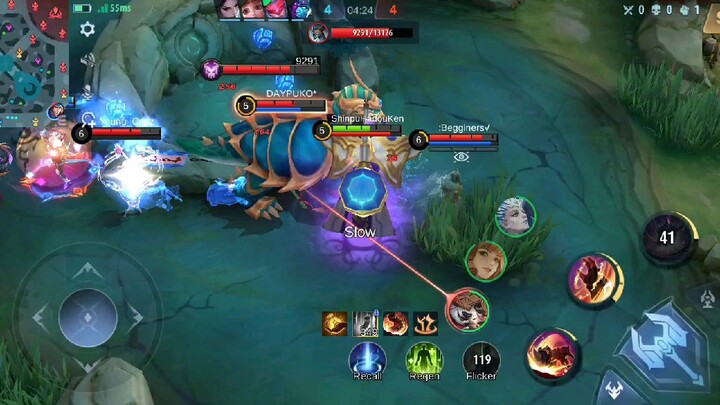Viewport: 720px width, 405px height.
Task: Target the white-haired enemy hero portrait
Action: click(515, 217)
